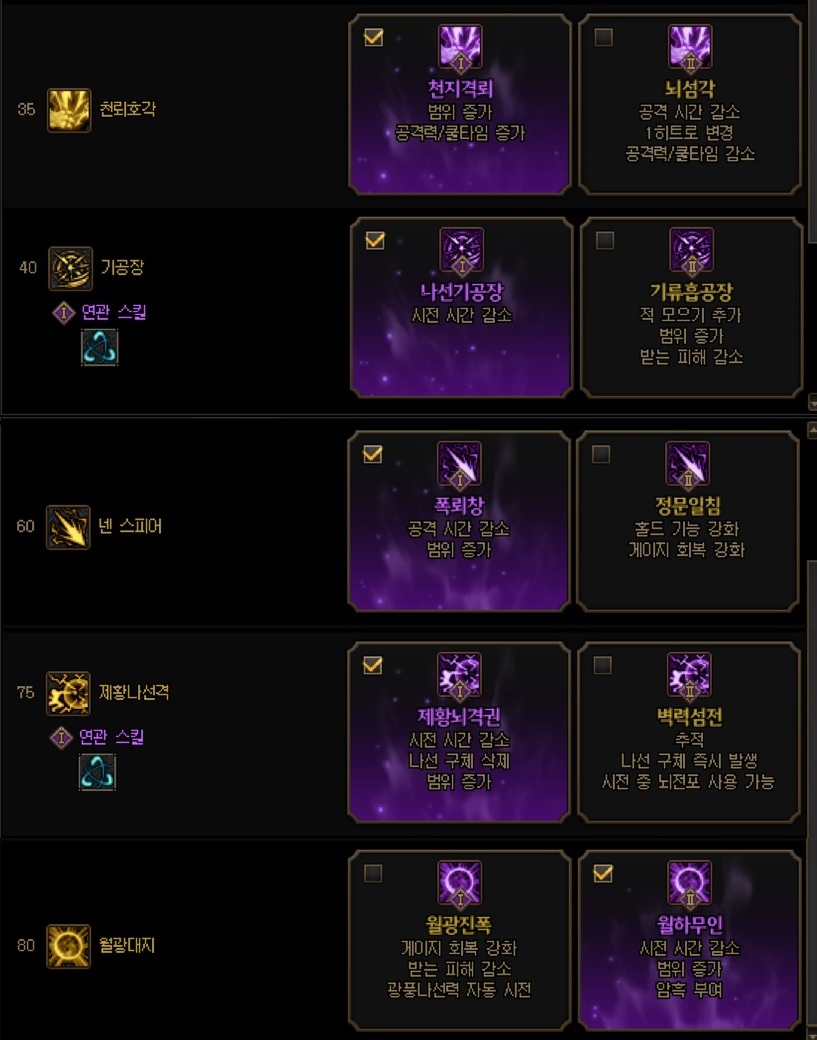Check the 뇌섬각 option box
The width and height of the screenshot is (817, 1040).
coord(603,38)
